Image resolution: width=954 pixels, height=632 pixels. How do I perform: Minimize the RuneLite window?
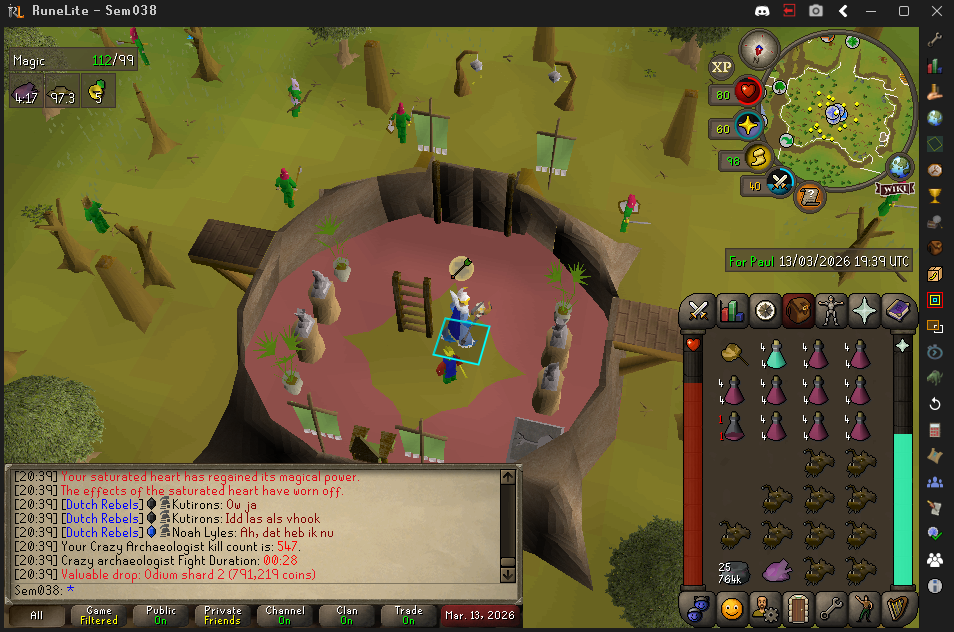coord(874,11)
